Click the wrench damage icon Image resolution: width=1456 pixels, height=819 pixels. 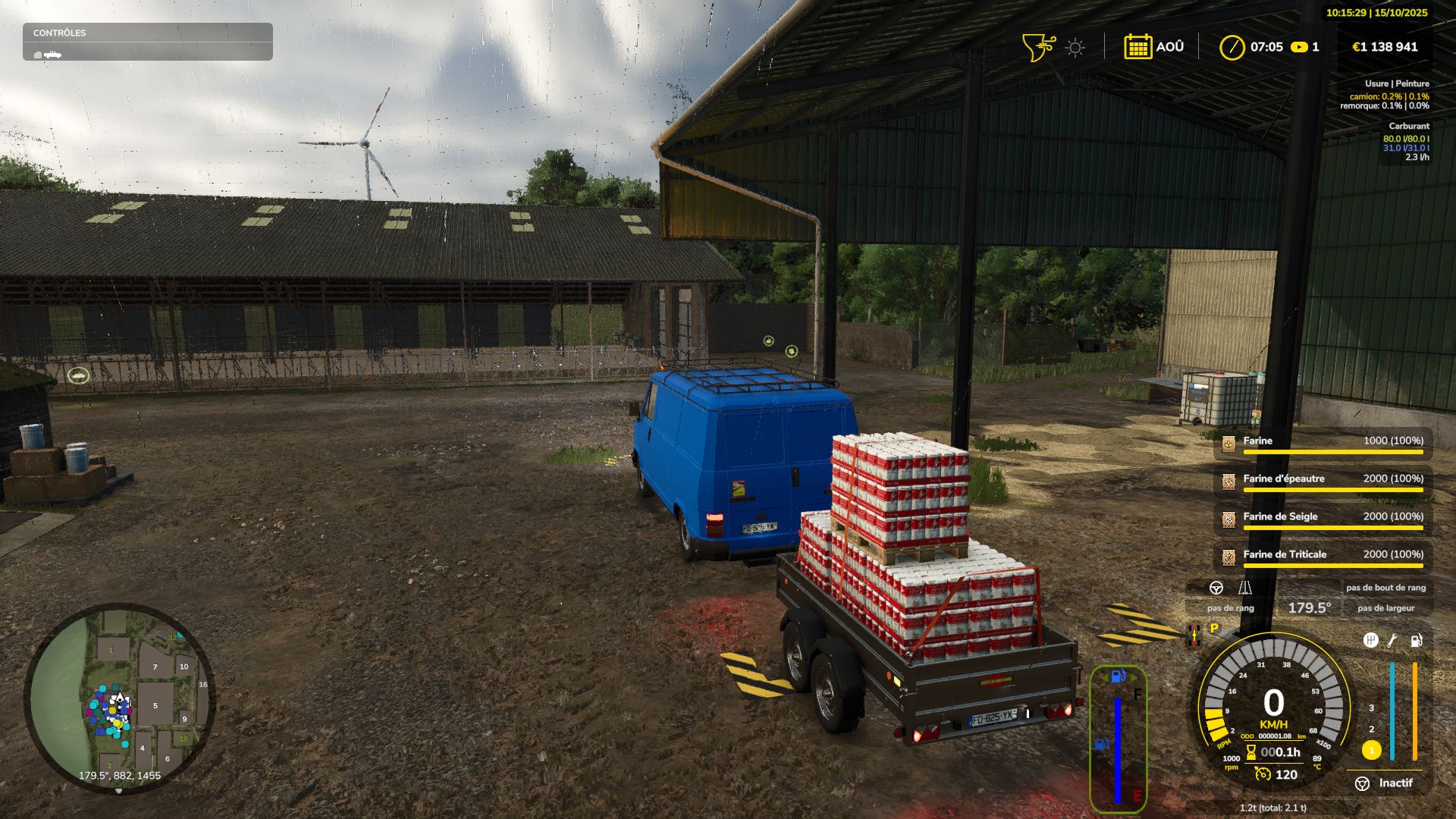[1392, 641]
